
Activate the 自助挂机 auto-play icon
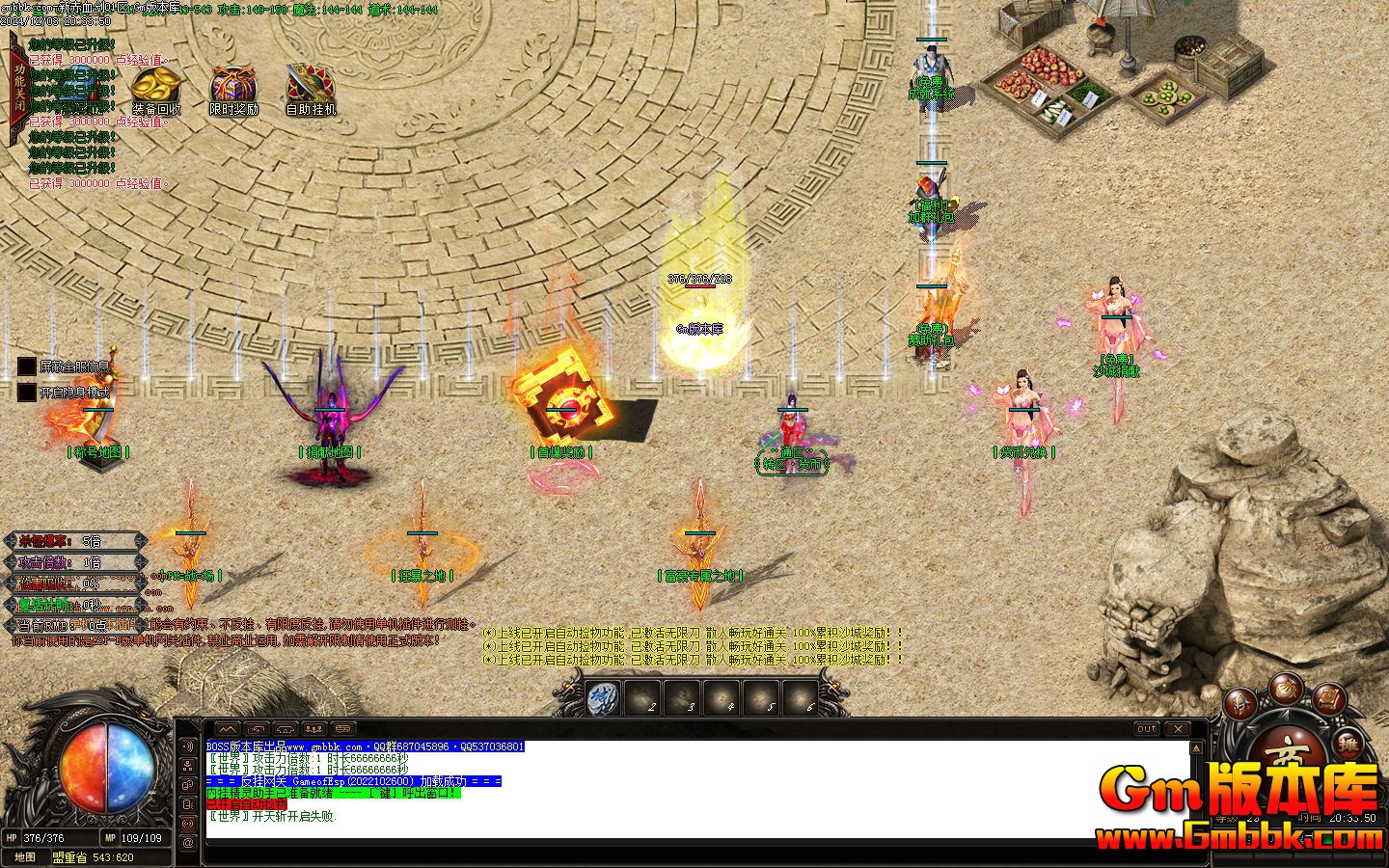311,86
